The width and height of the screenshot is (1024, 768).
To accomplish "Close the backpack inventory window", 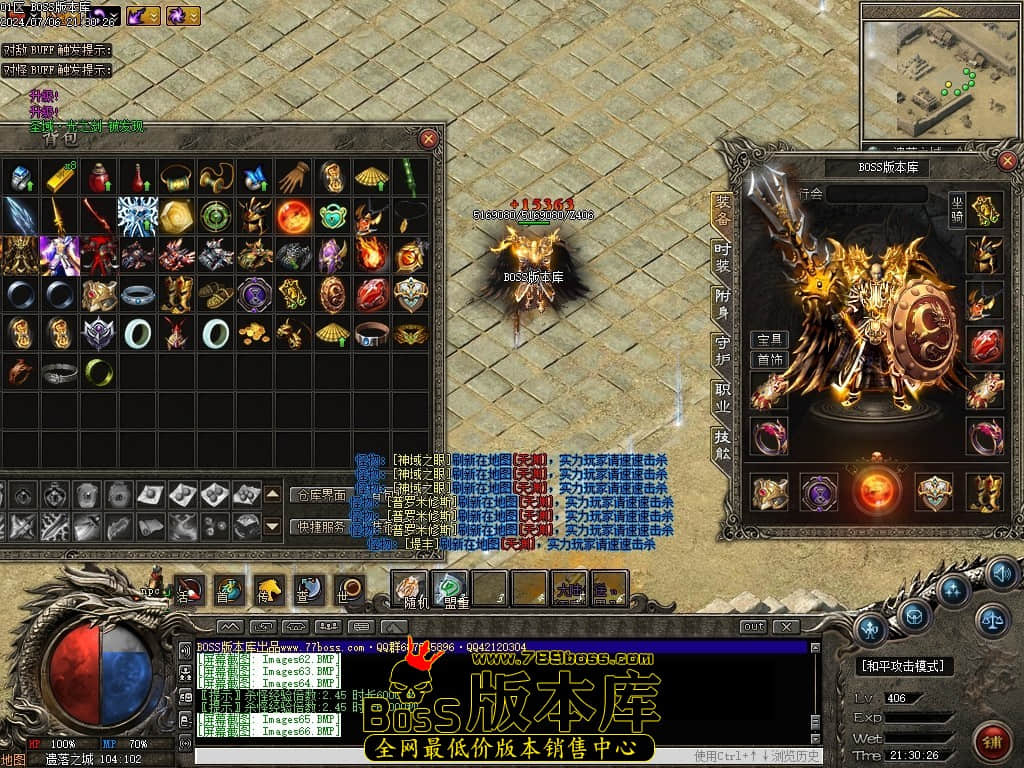I will (x=428, y=139).
